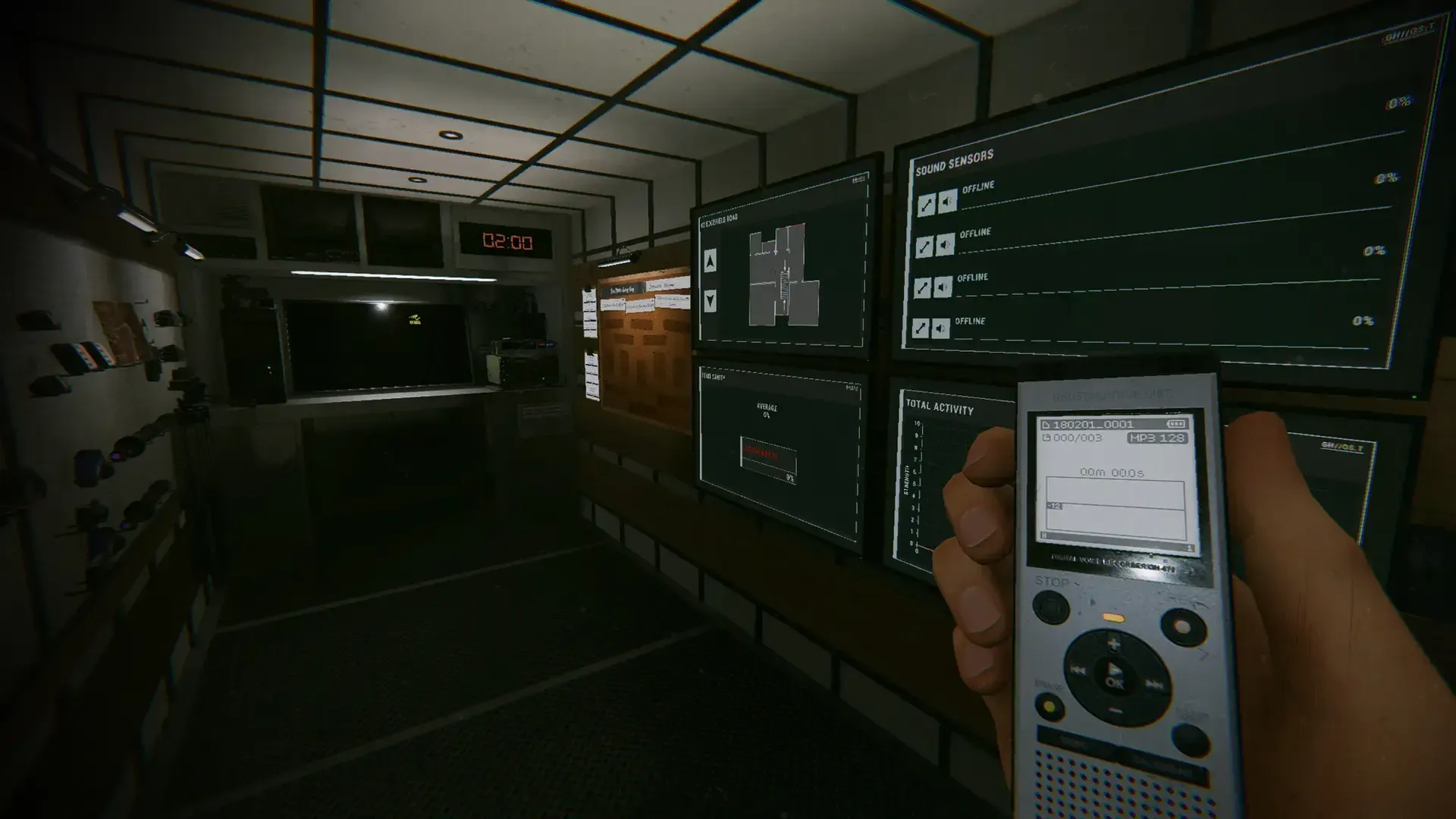Toggle the speaker on the second sound sensor
The height and width of the screenshot is (819, 1456).
point(945,244)
